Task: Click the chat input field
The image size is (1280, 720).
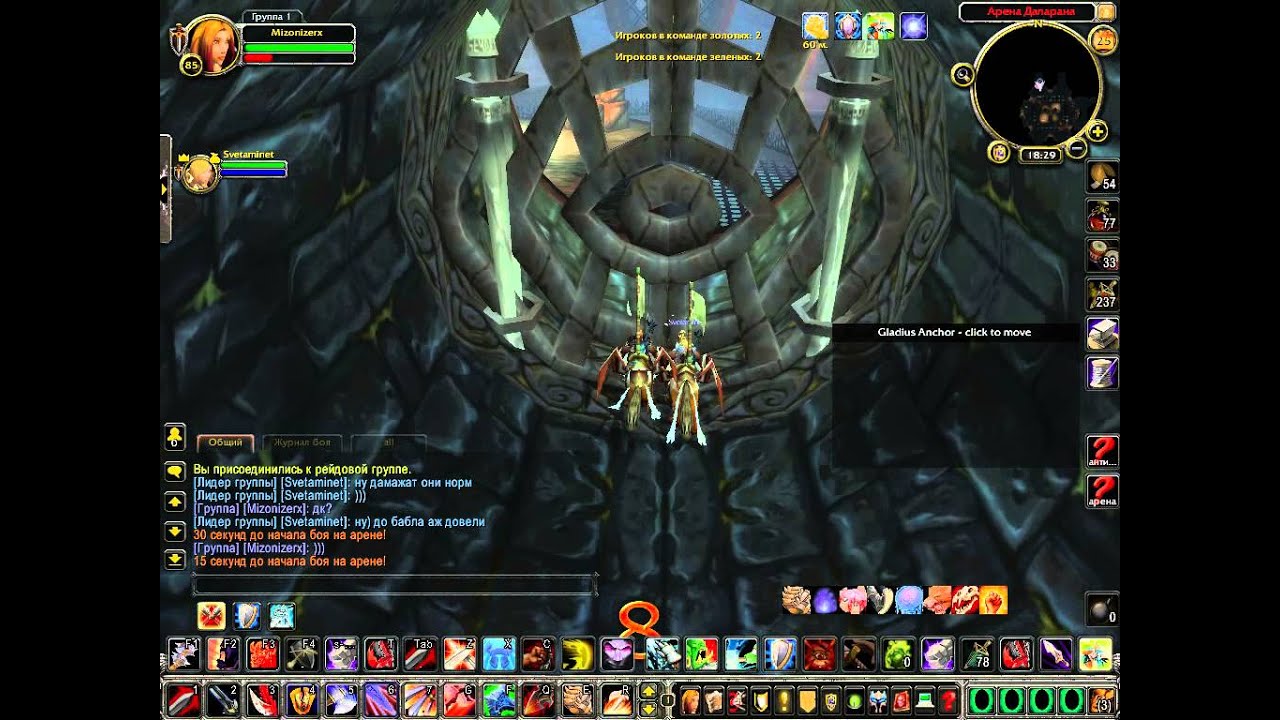Action: tap(393, 585)
